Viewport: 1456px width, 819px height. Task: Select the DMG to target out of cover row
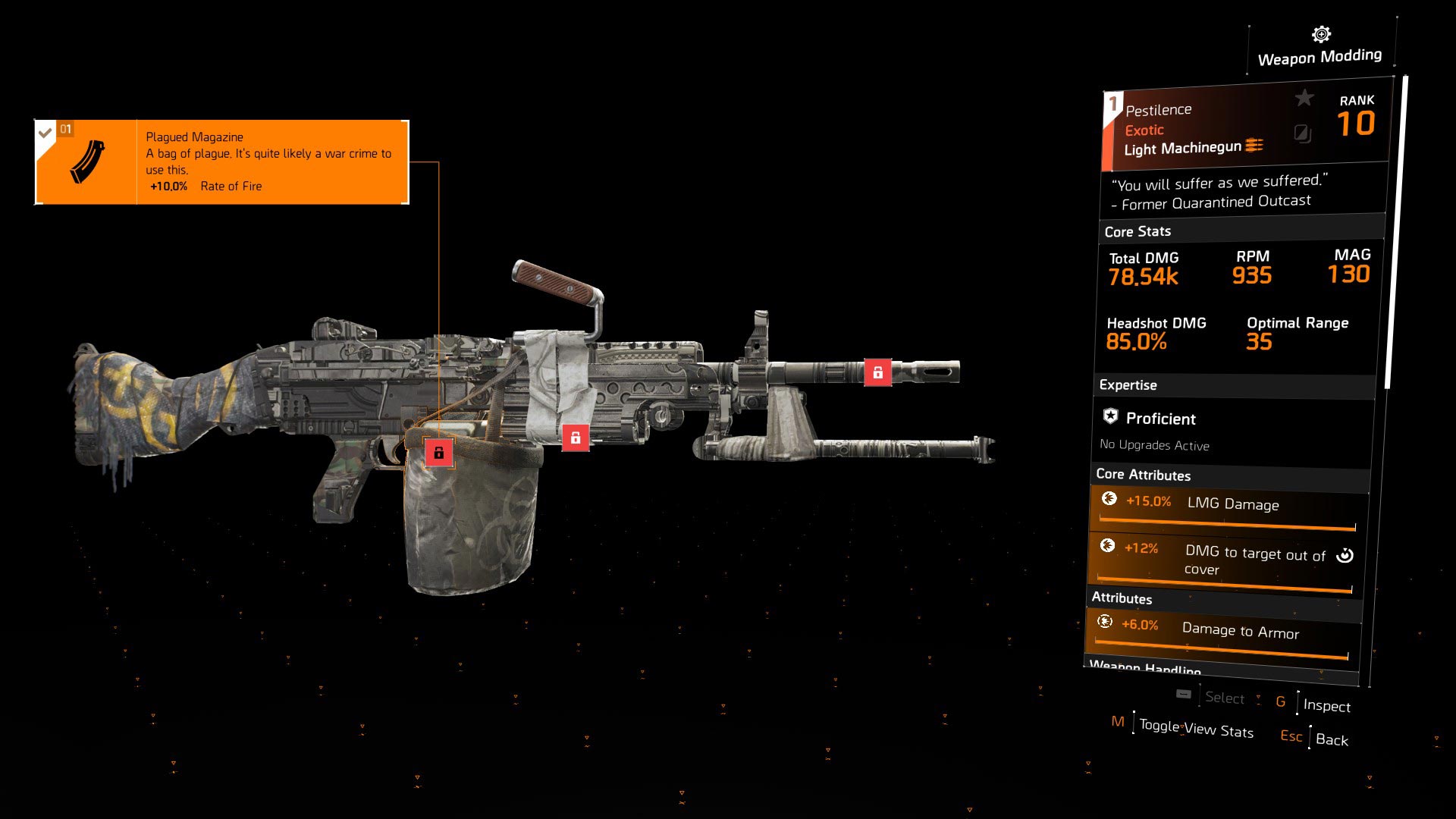[1224, 559]
